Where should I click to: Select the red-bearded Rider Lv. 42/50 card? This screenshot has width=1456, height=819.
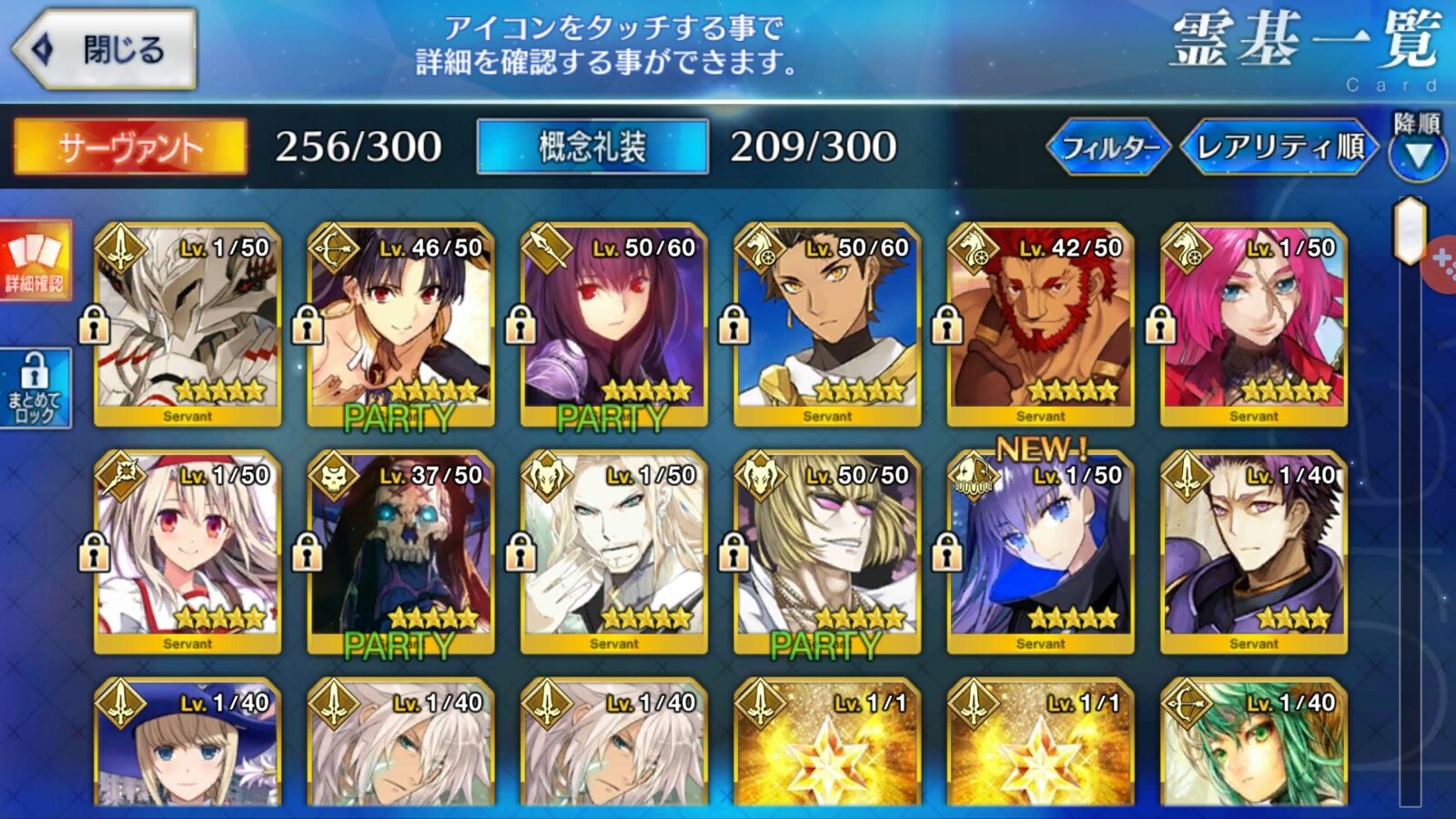point(1040,325)
